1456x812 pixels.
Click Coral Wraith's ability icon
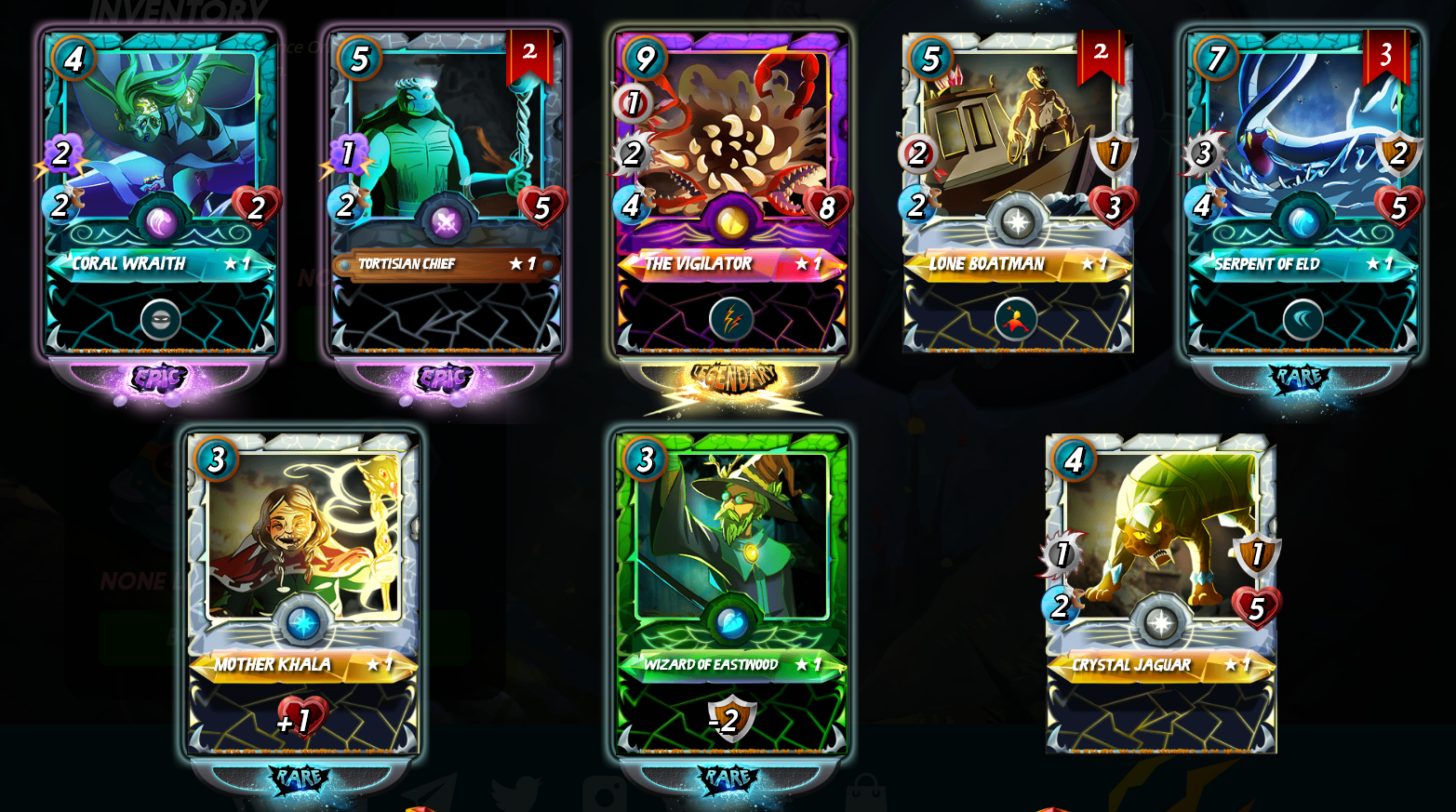161,320
